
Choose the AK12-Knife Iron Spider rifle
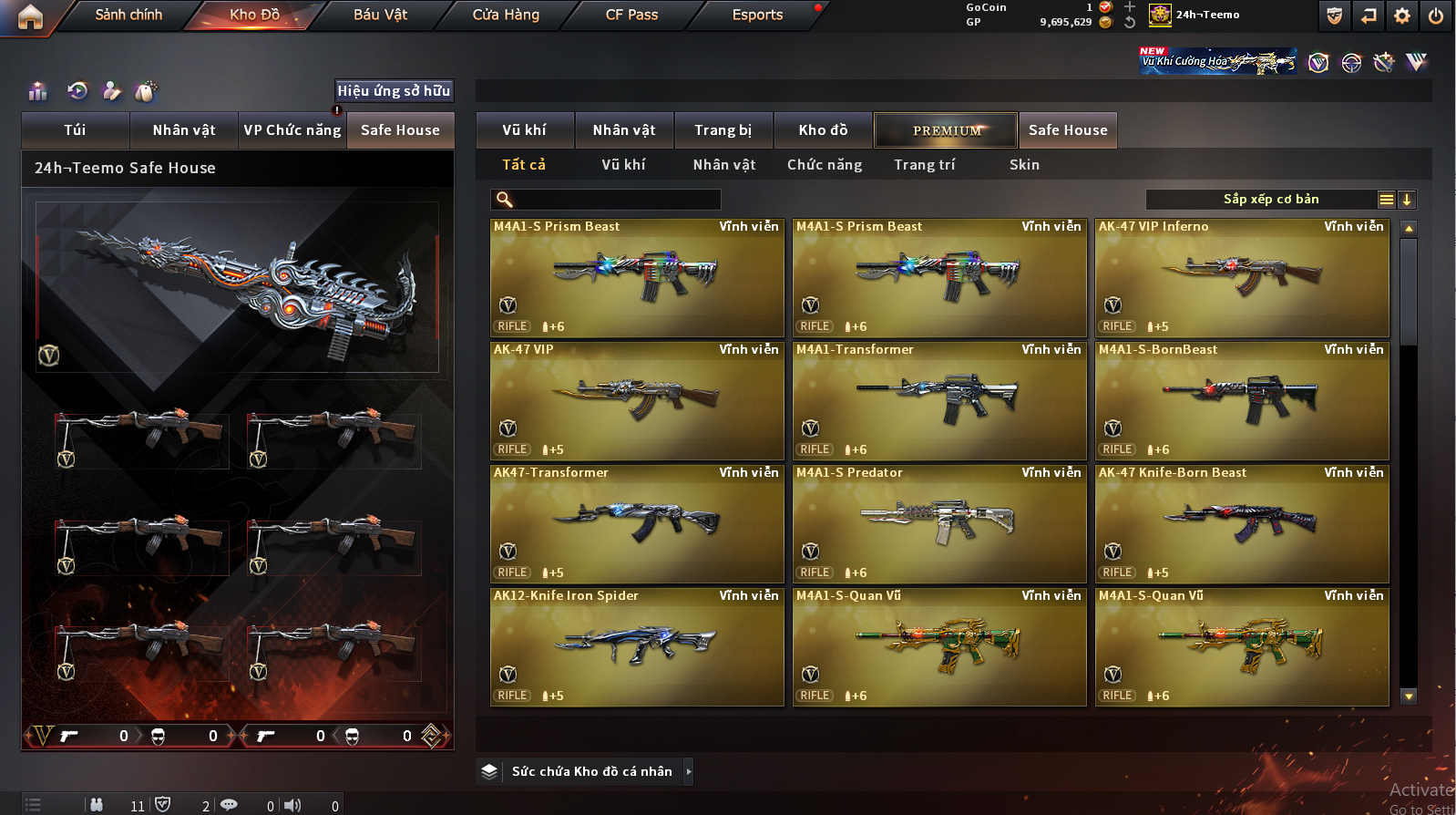(x=636, y=647)
